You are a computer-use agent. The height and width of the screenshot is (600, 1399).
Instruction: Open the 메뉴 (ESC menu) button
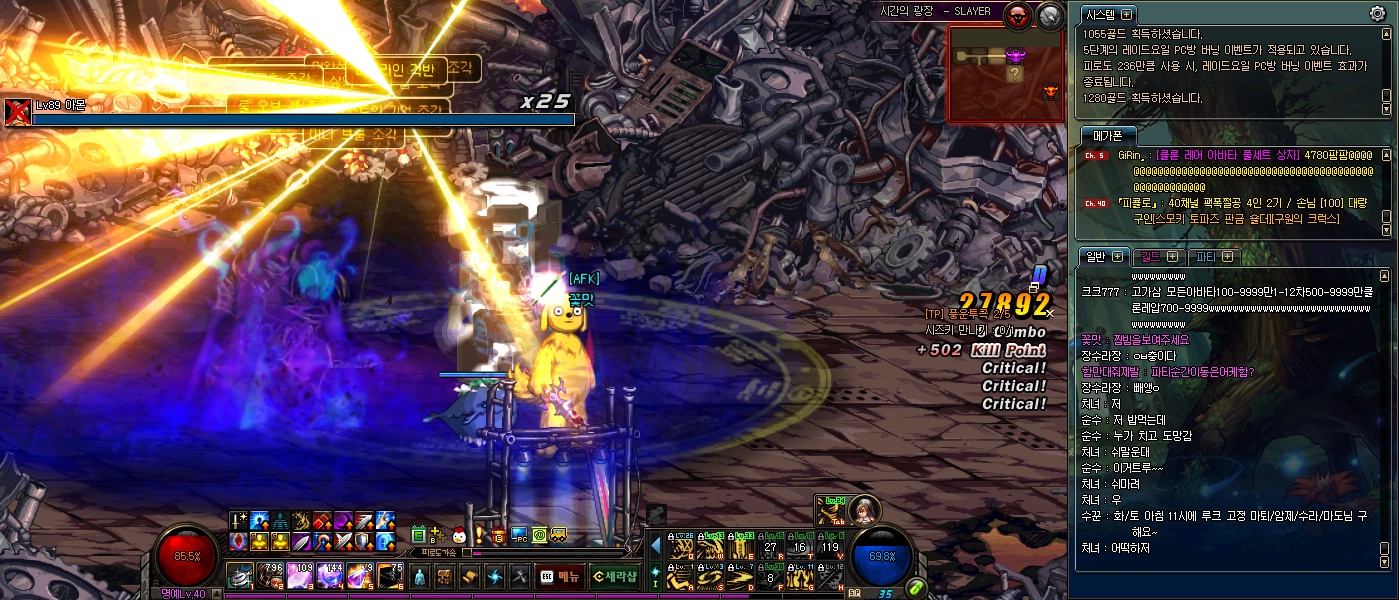coord(559,576)
